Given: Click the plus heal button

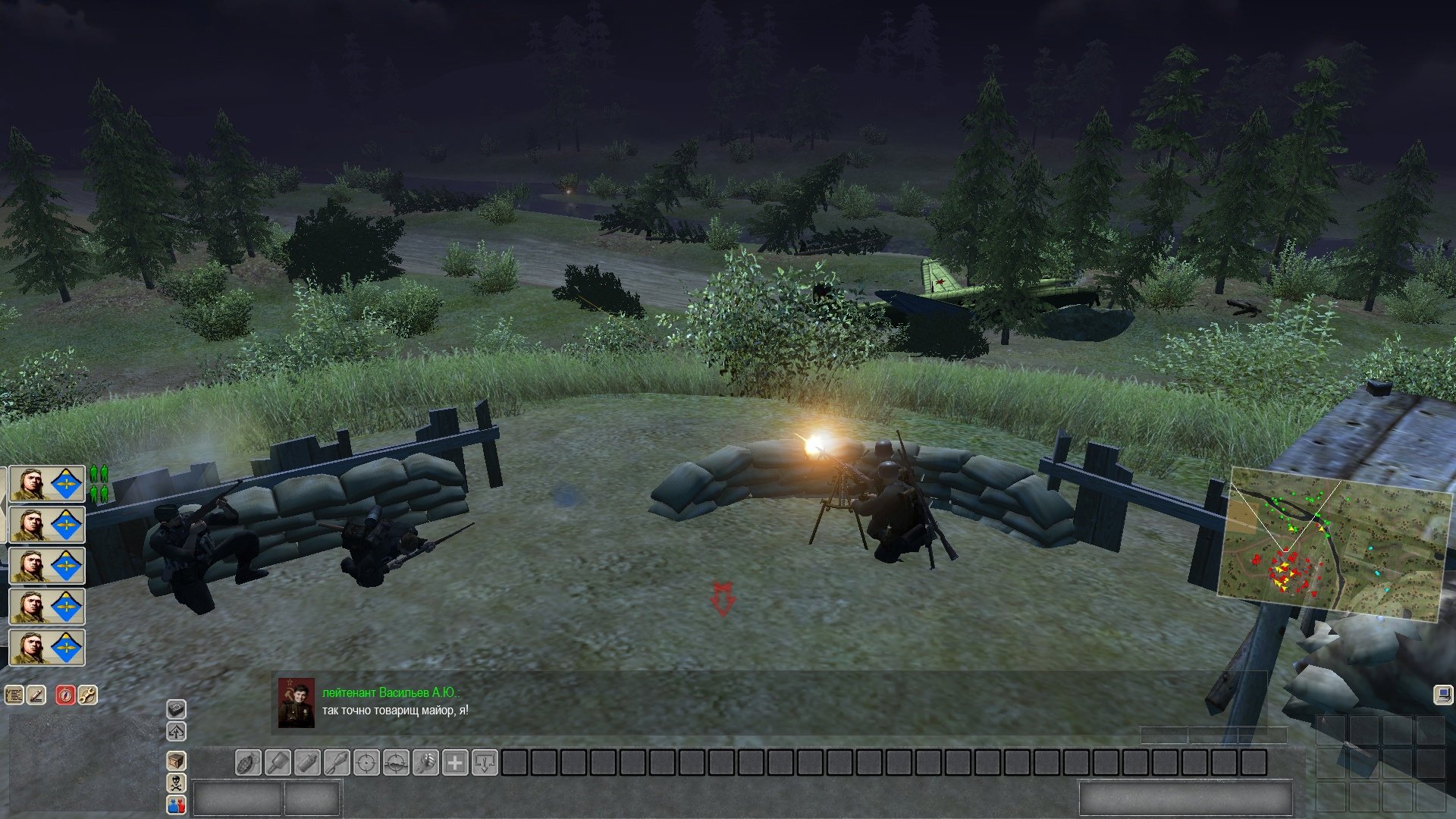Looking at the screenshot, I should click(x=455, y=762).
